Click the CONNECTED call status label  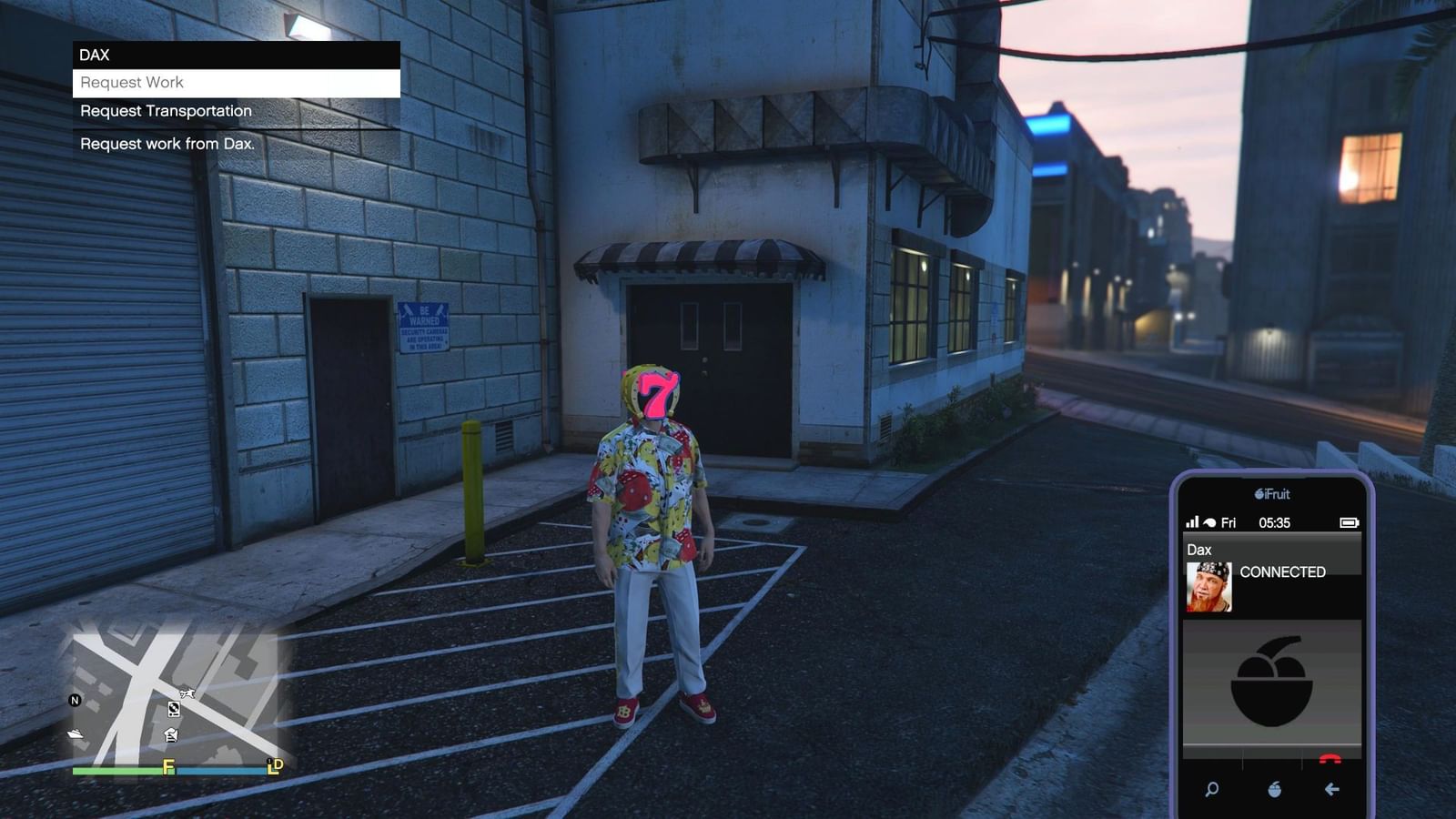pyautogui.click(x=1283, y=571)
